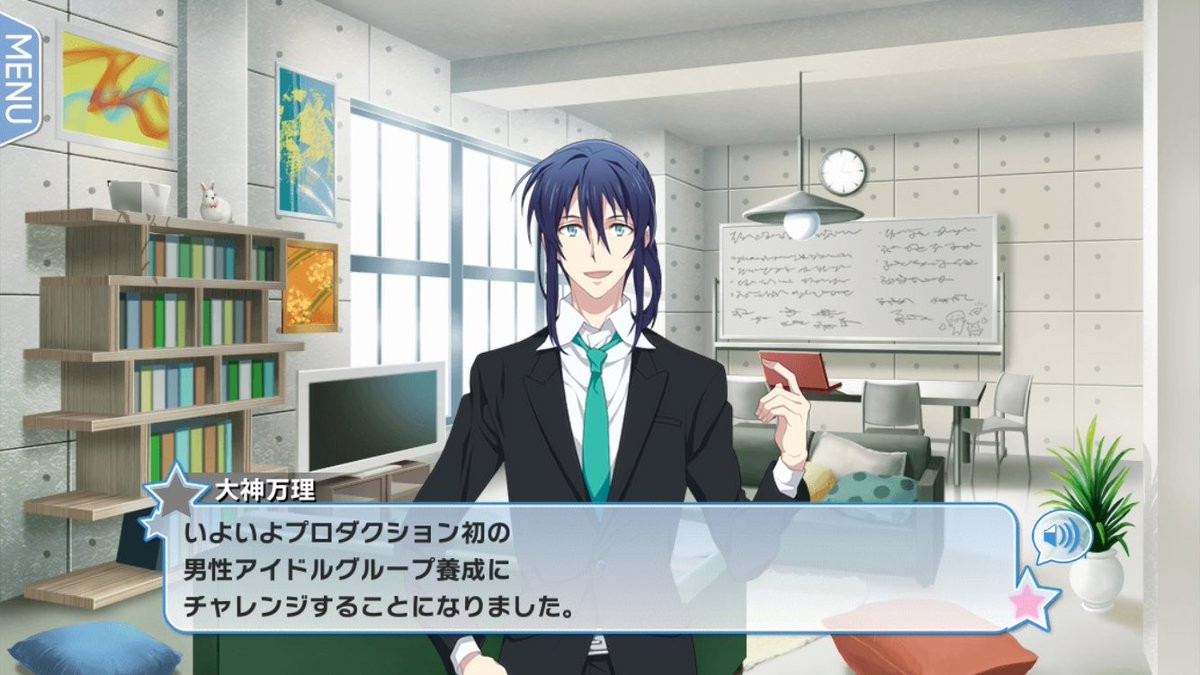Replay voice with the speaker icon
1200x675 pixels.
click(x=1061, y=538)
